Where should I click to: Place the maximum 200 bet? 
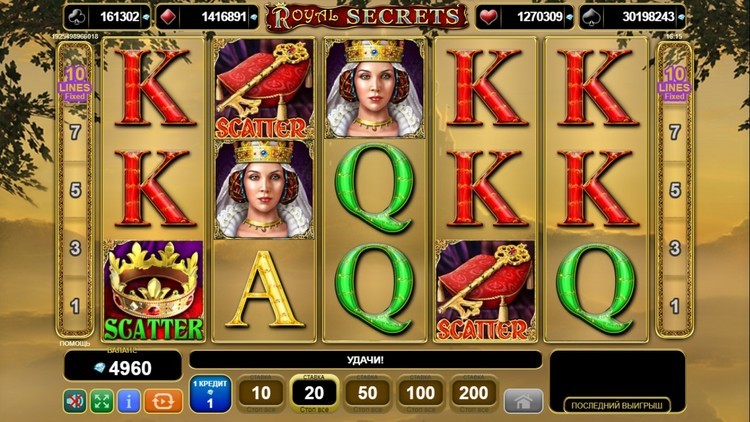coord(474,393)
